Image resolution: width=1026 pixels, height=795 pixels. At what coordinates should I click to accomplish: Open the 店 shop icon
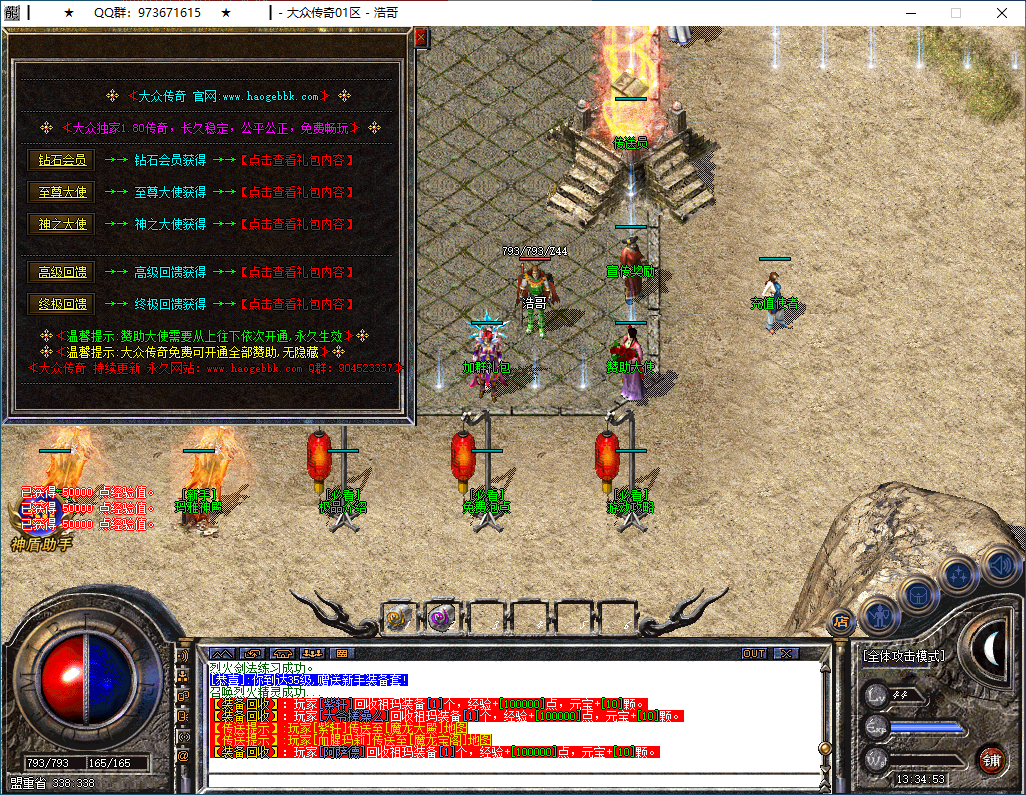pyautogui.click(x=841, y=620)
